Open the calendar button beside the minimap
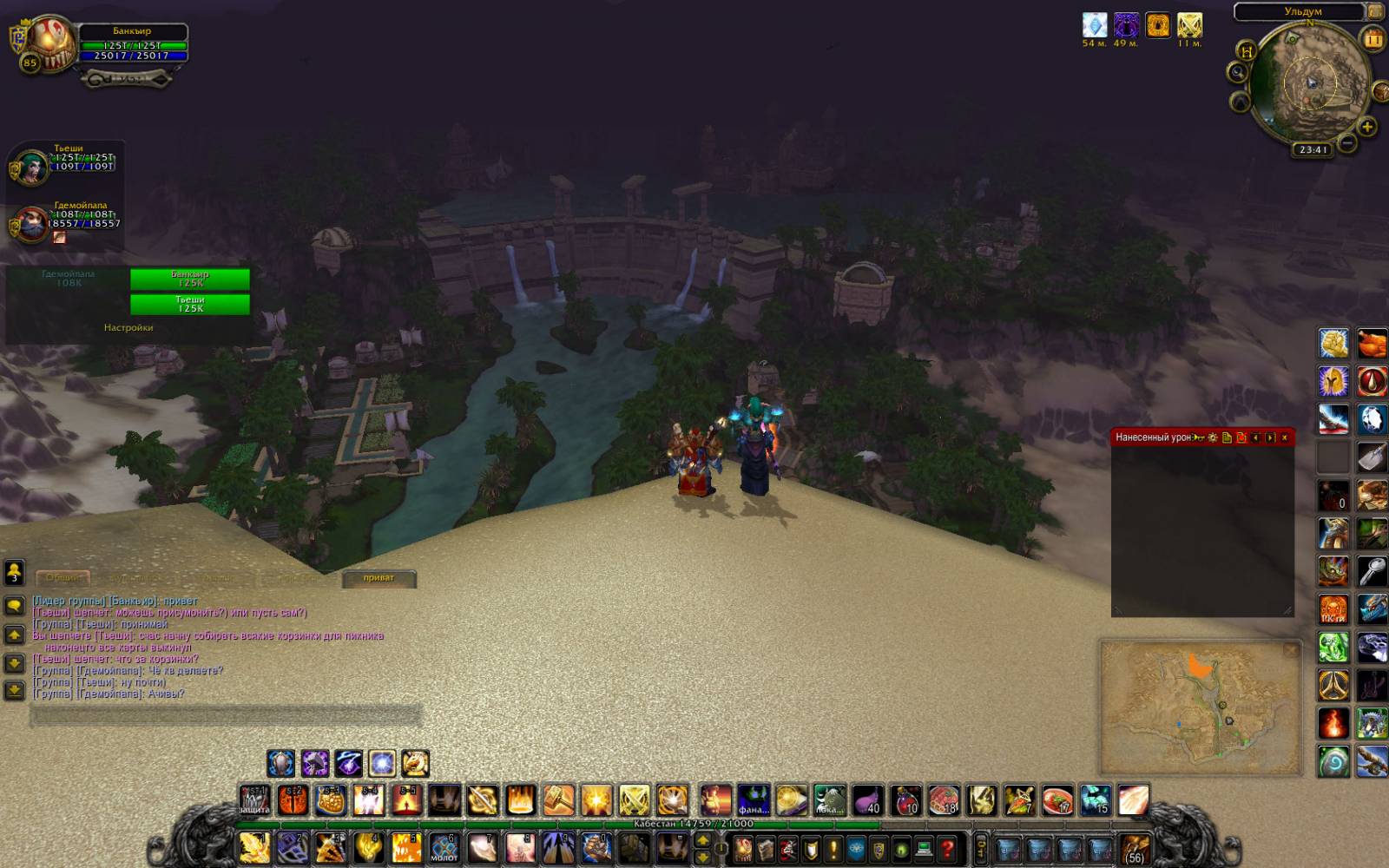This screenshot has height=868, width=1389. [x=1373, y=39]
